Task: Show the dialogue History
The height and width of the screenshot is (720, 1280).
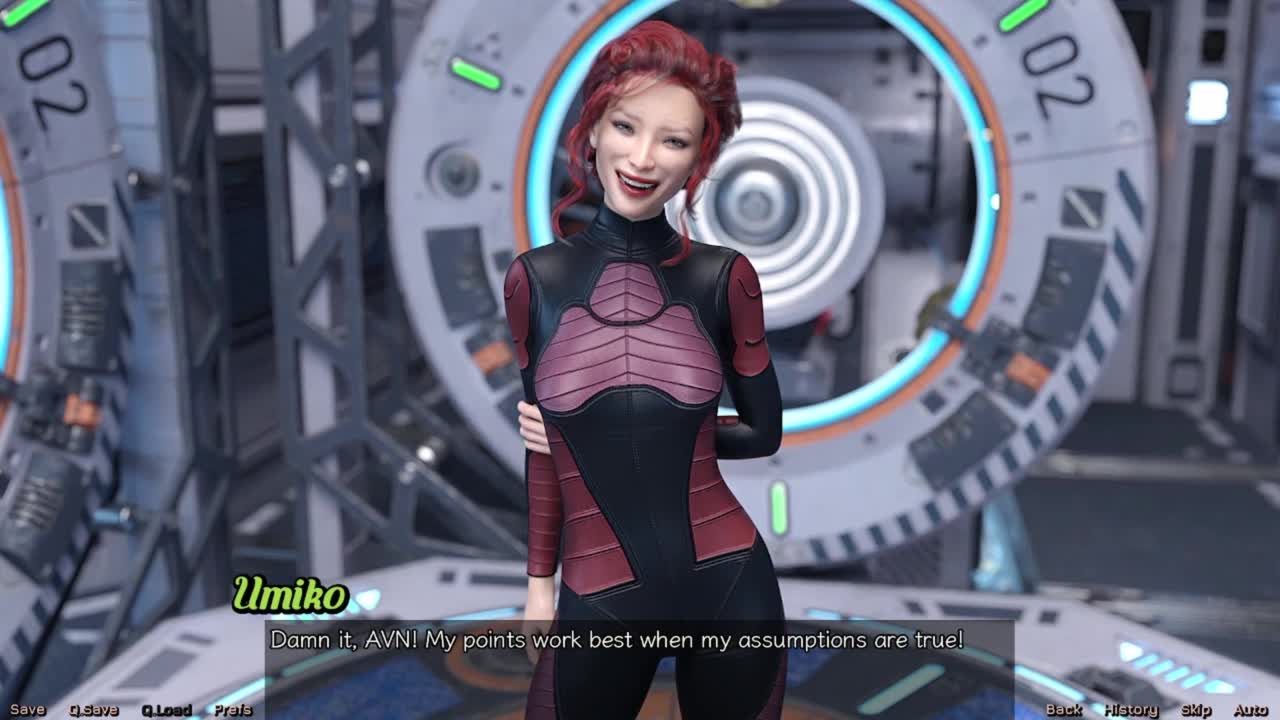Action: (1131, 710)
